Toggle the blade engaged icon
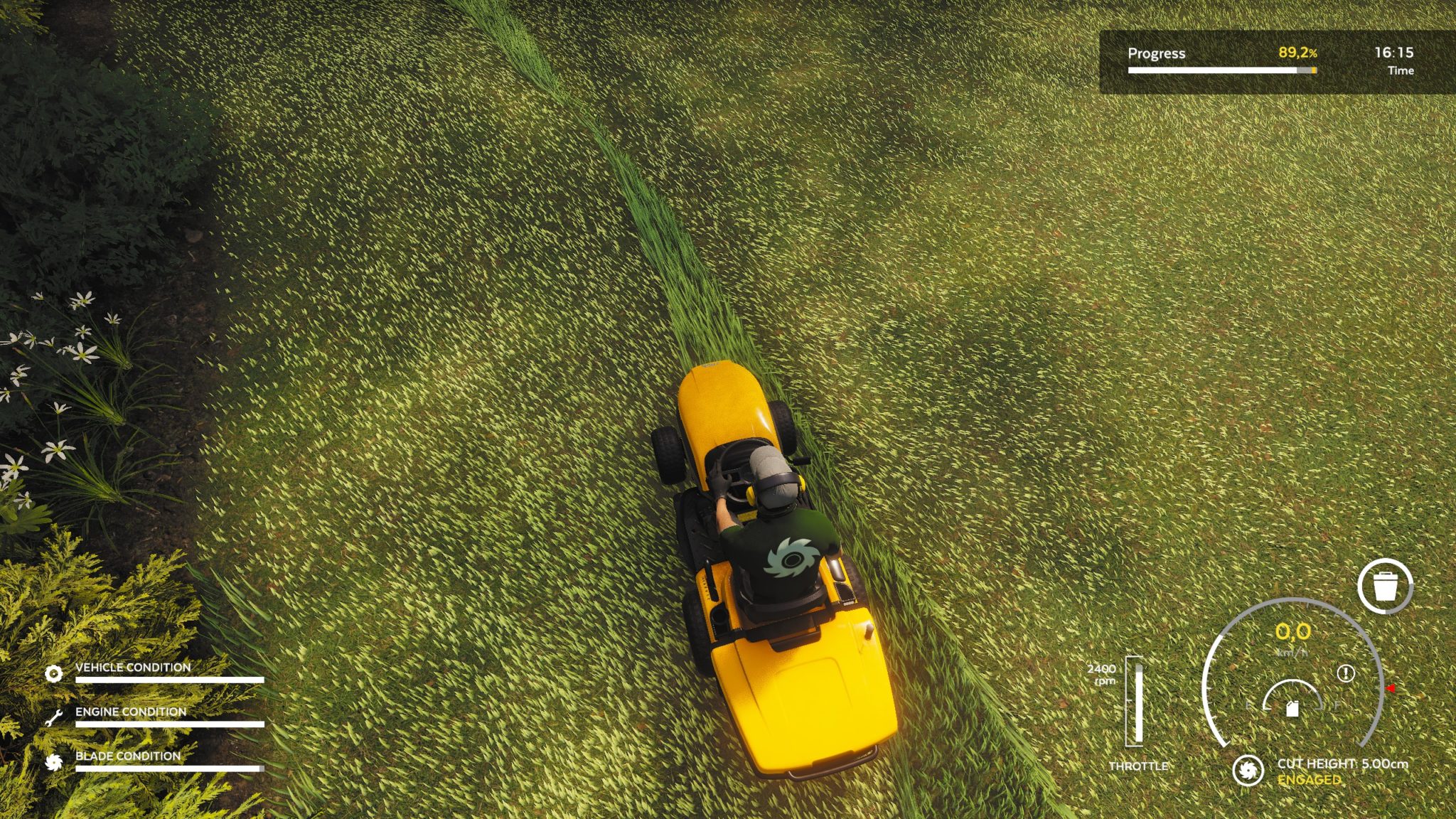The image size is (1456, 819). [1248, 770]
